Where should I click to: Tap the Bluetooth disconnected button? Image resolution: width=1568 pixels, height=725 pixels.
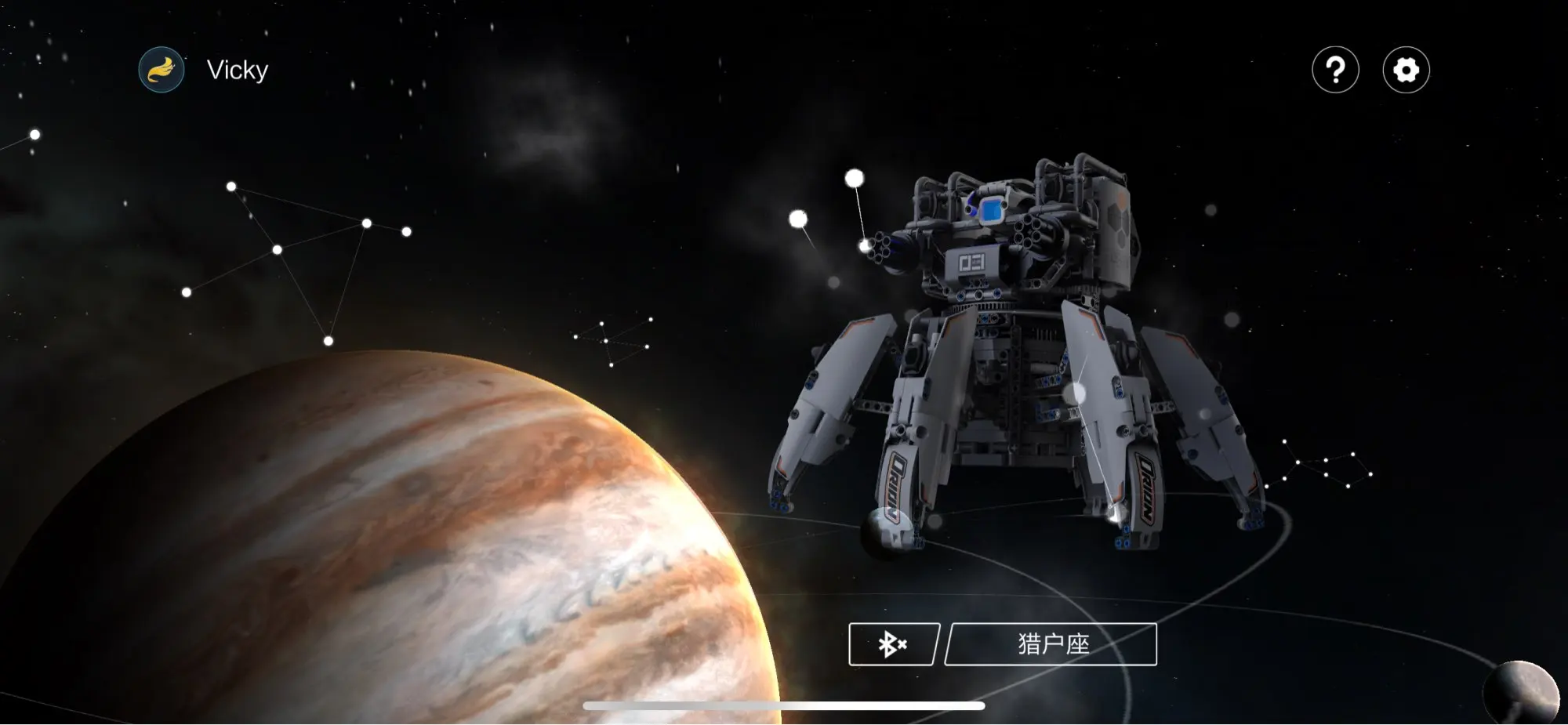893,644
